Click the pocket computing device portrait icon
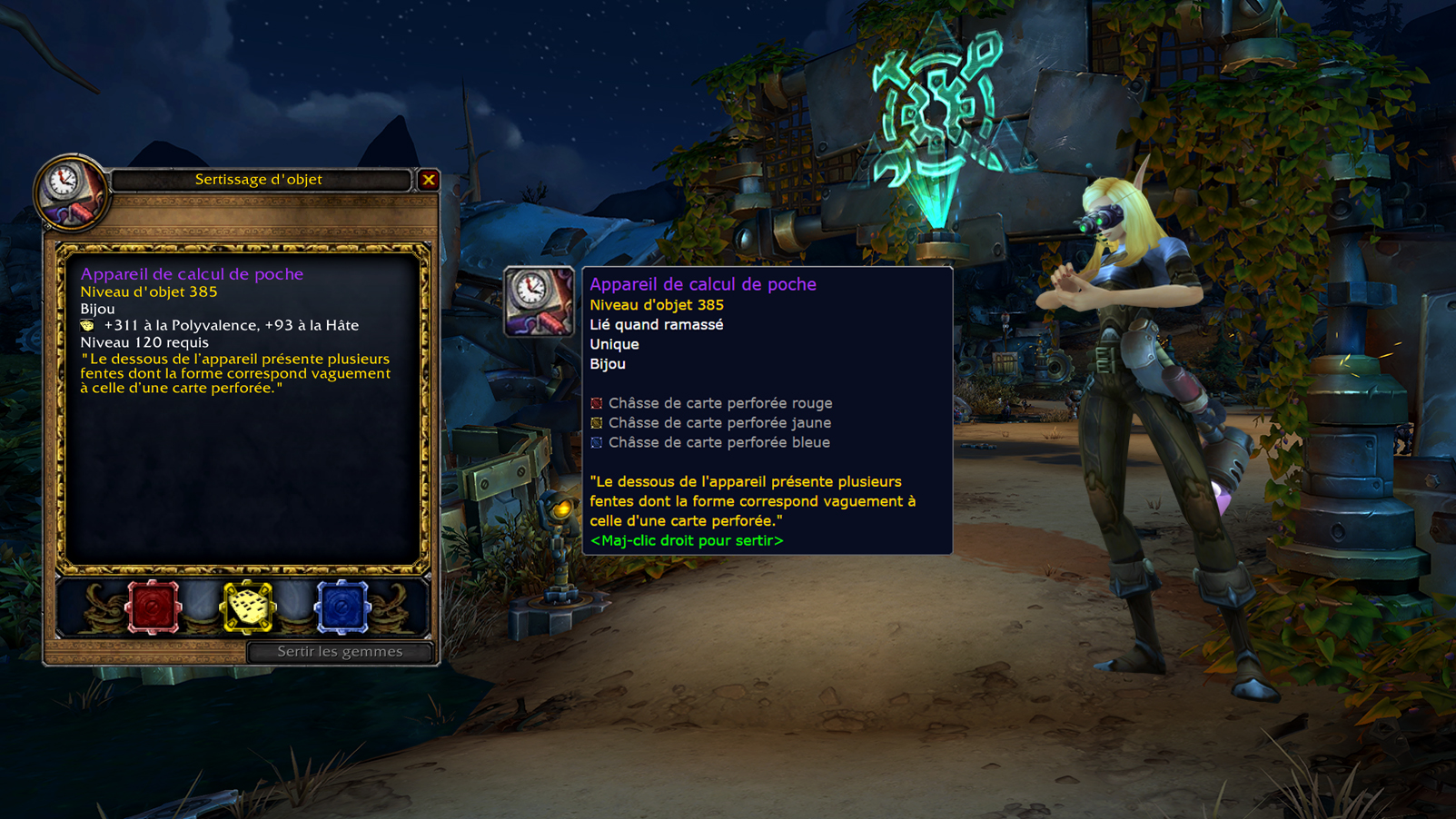 pos(70,192)
